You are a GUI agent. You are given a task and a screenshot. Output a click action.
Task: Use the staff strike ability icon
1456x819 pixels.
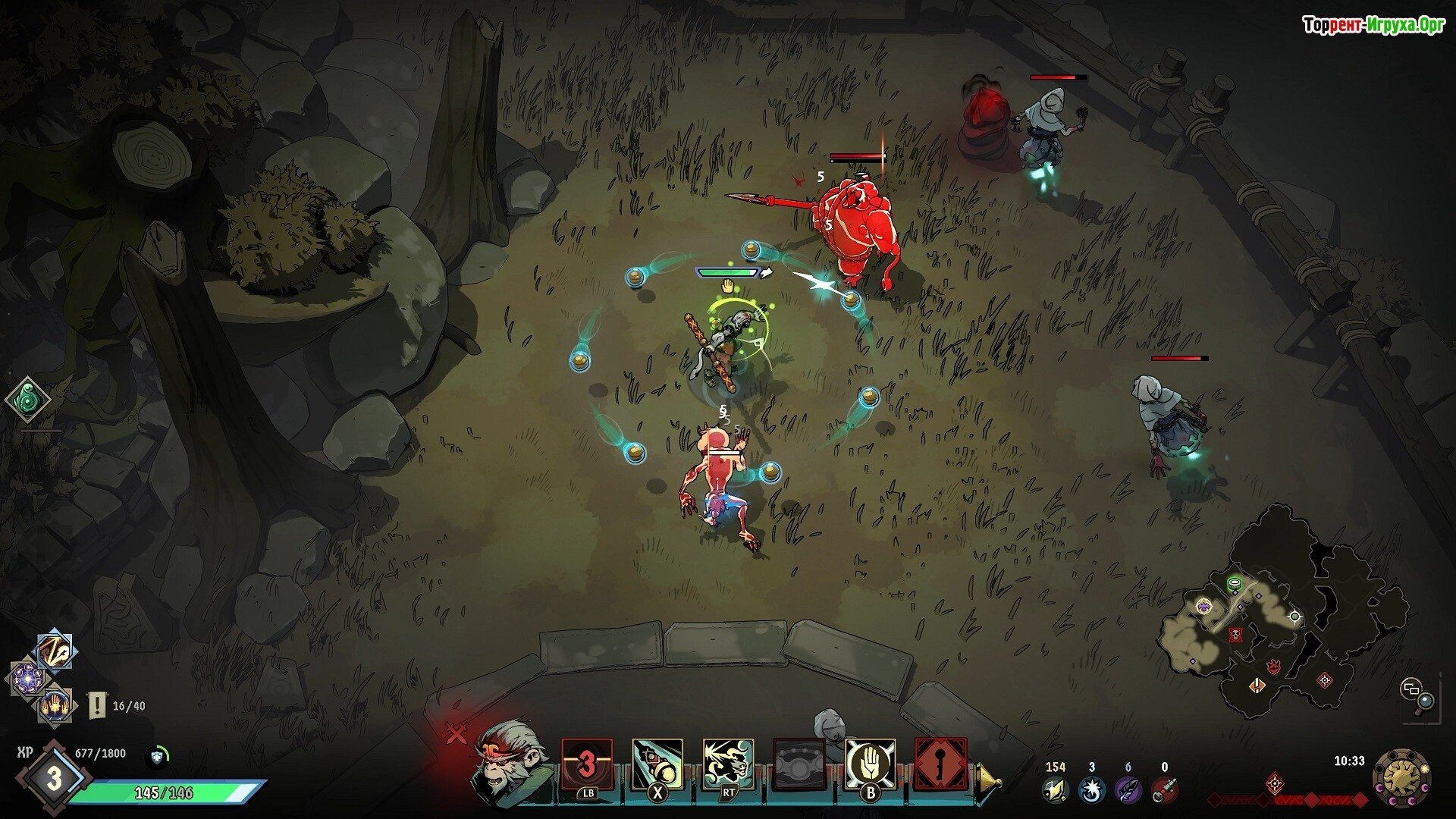point(657,764)
